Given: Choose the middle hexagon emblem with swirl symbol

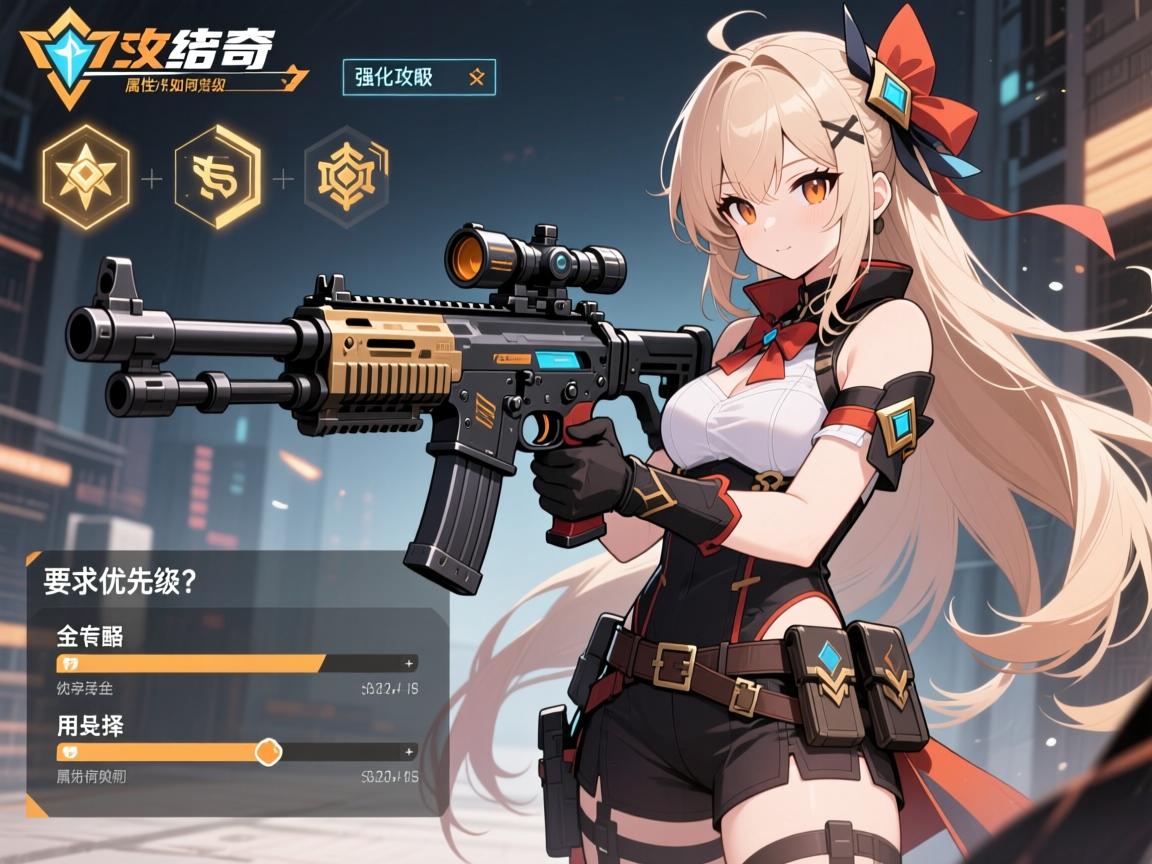Looking at the screenshot, I should click(x=217, y=178).
